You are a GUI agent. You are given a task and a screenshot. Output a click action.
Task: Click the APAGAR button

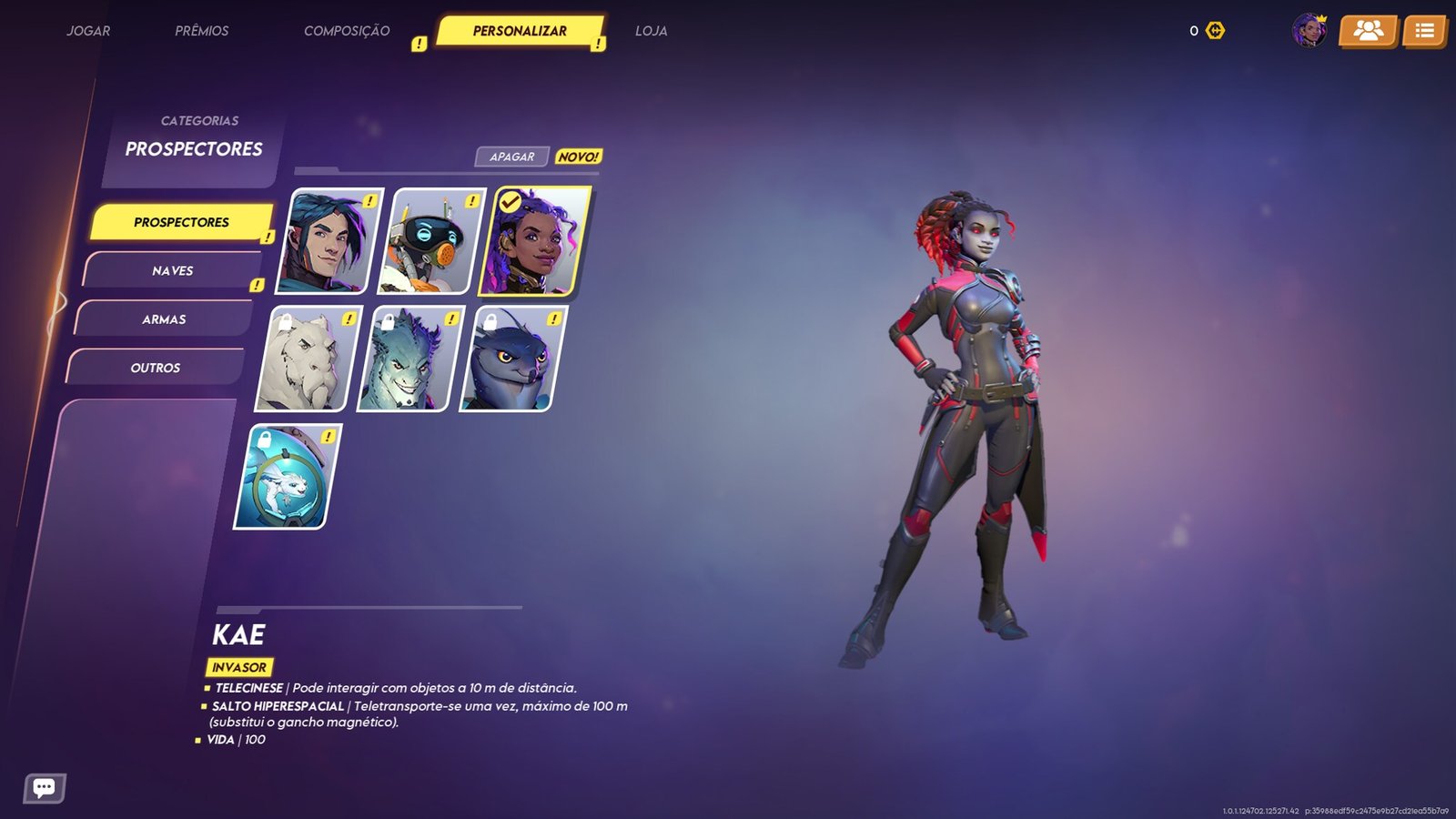click(512, 157)
